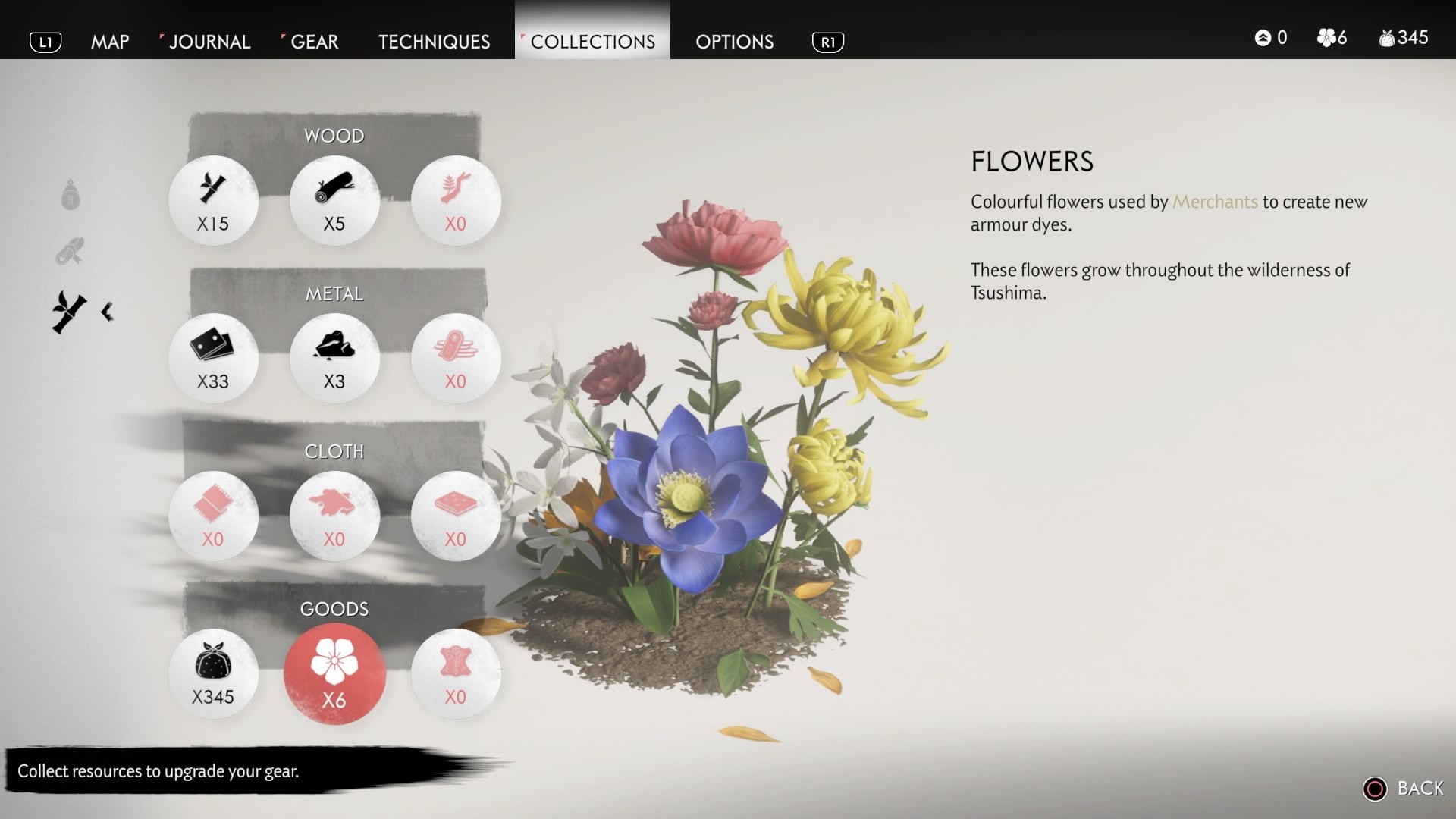Click the charms category icon in the sidebar
Image resolution: width=1456 pixels, height=819 pixels.
tap(71, 196)
